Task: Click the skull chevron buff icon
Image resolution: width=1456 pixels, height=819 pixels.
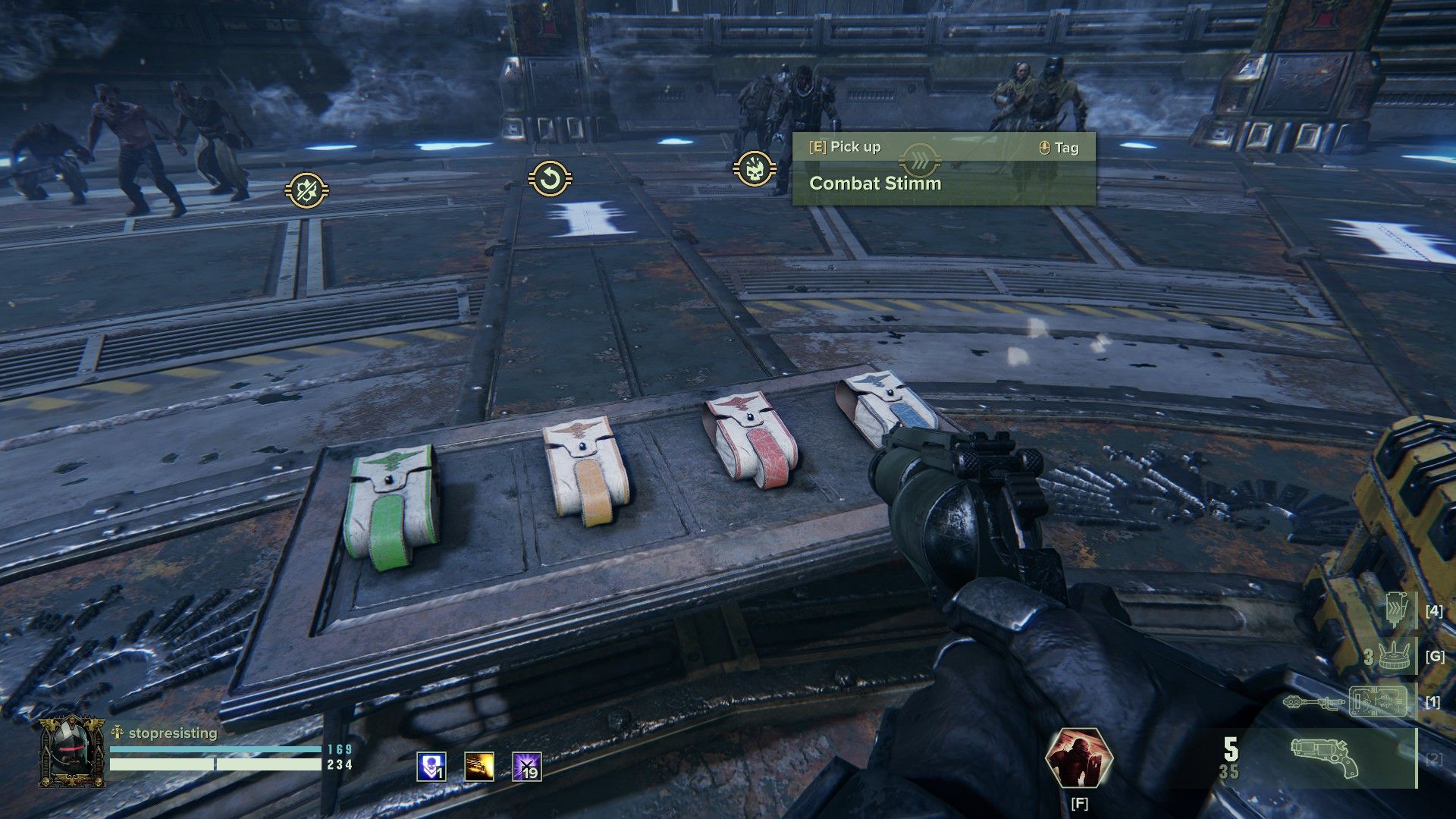Action: (431, 767)
